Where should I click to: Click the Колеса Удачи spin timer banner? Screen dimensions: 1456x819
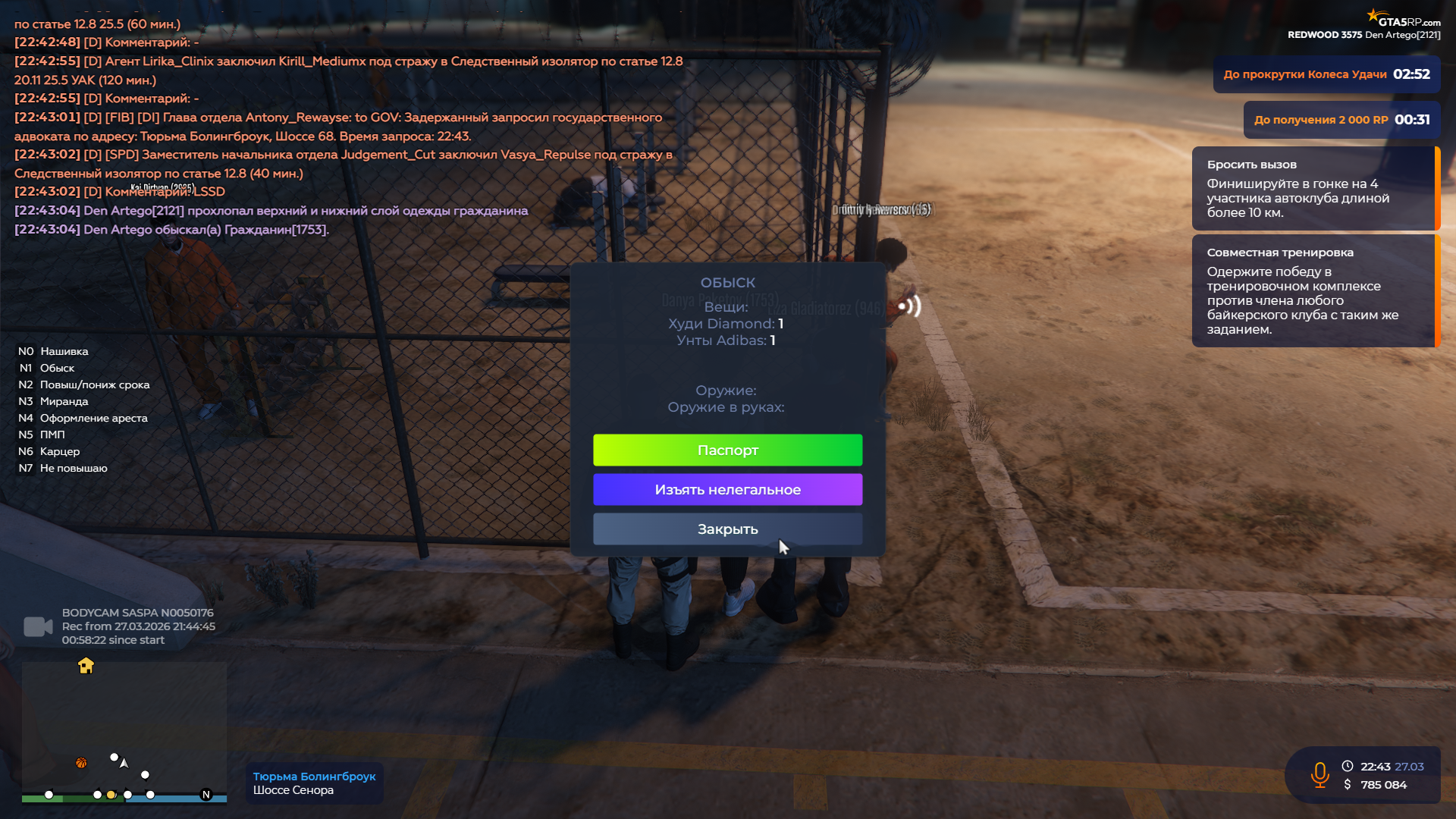tap(1326, 74)
